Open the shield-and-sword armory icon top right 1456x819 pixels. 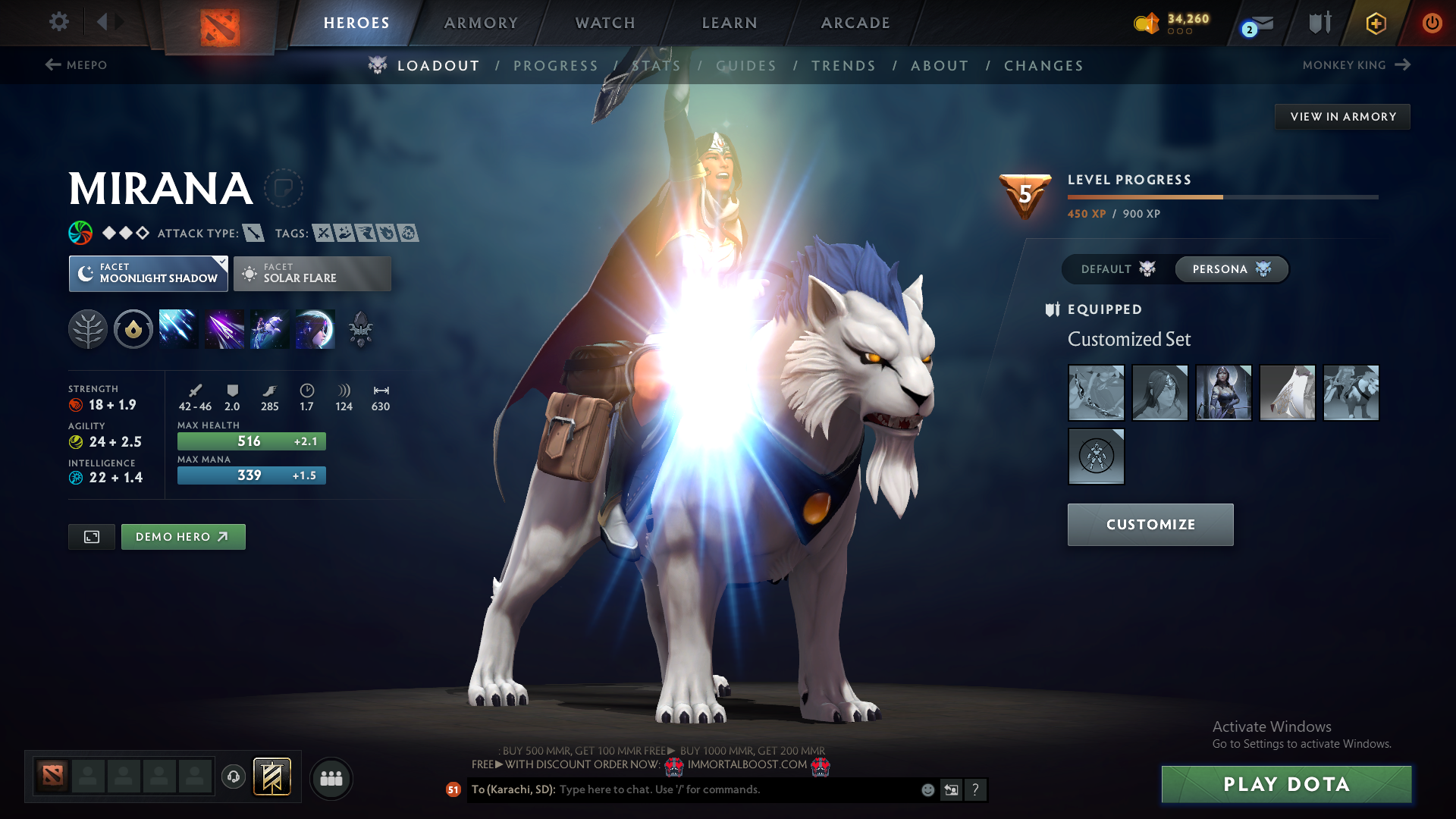(1318, 23)
